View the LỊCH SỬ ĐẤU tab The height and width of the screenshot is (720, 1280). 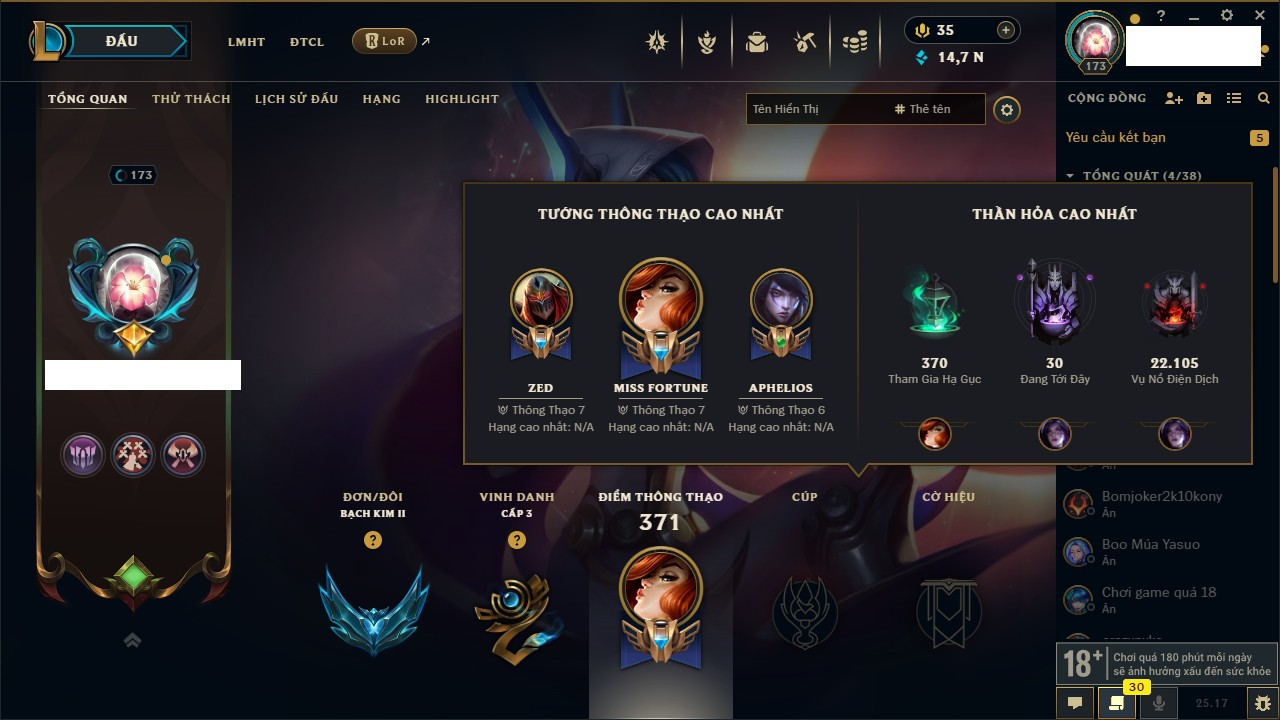(296, 99)
